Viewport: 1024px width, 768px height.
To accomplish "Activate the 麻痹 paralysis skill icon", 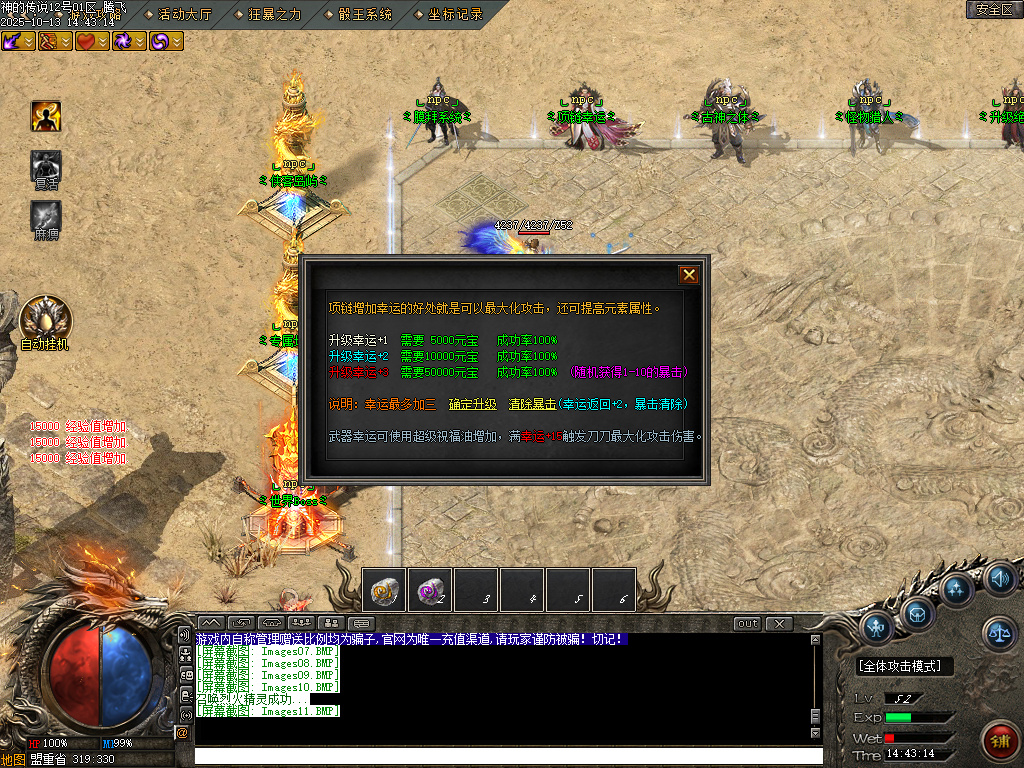I will coord(46,216).
